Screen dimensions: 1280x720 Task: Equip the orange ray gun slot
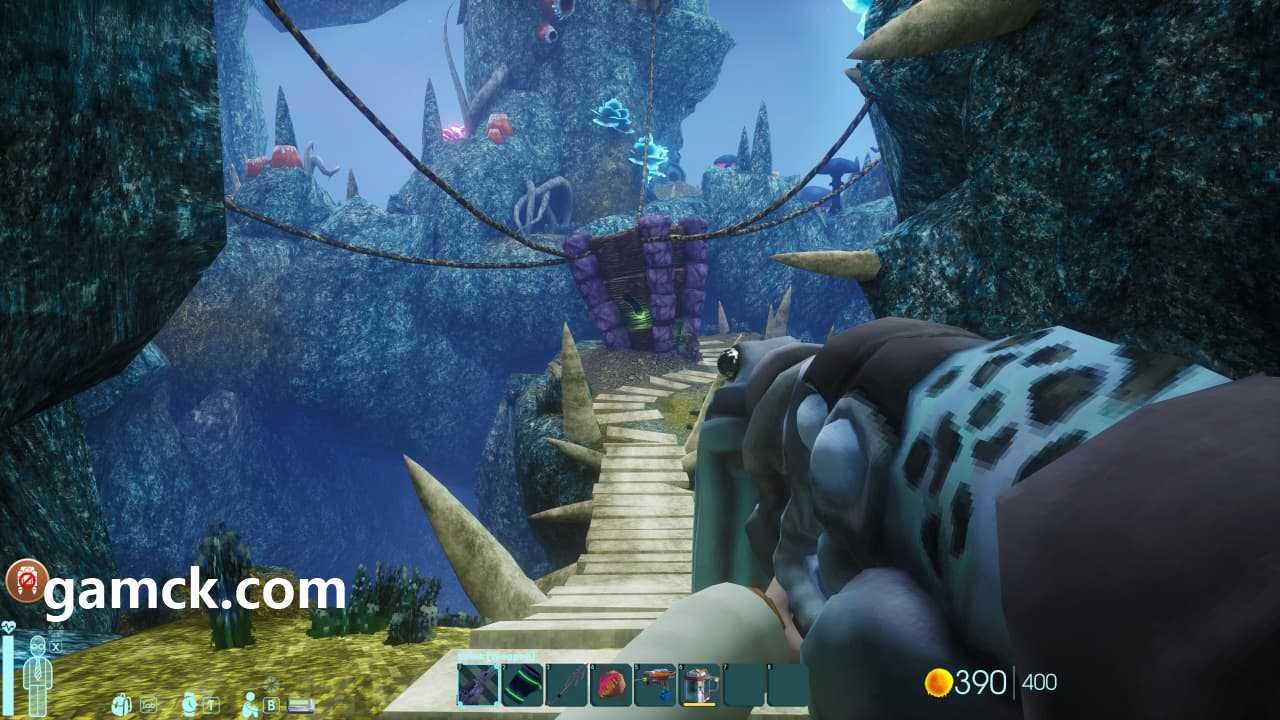[x=655, y=685]
